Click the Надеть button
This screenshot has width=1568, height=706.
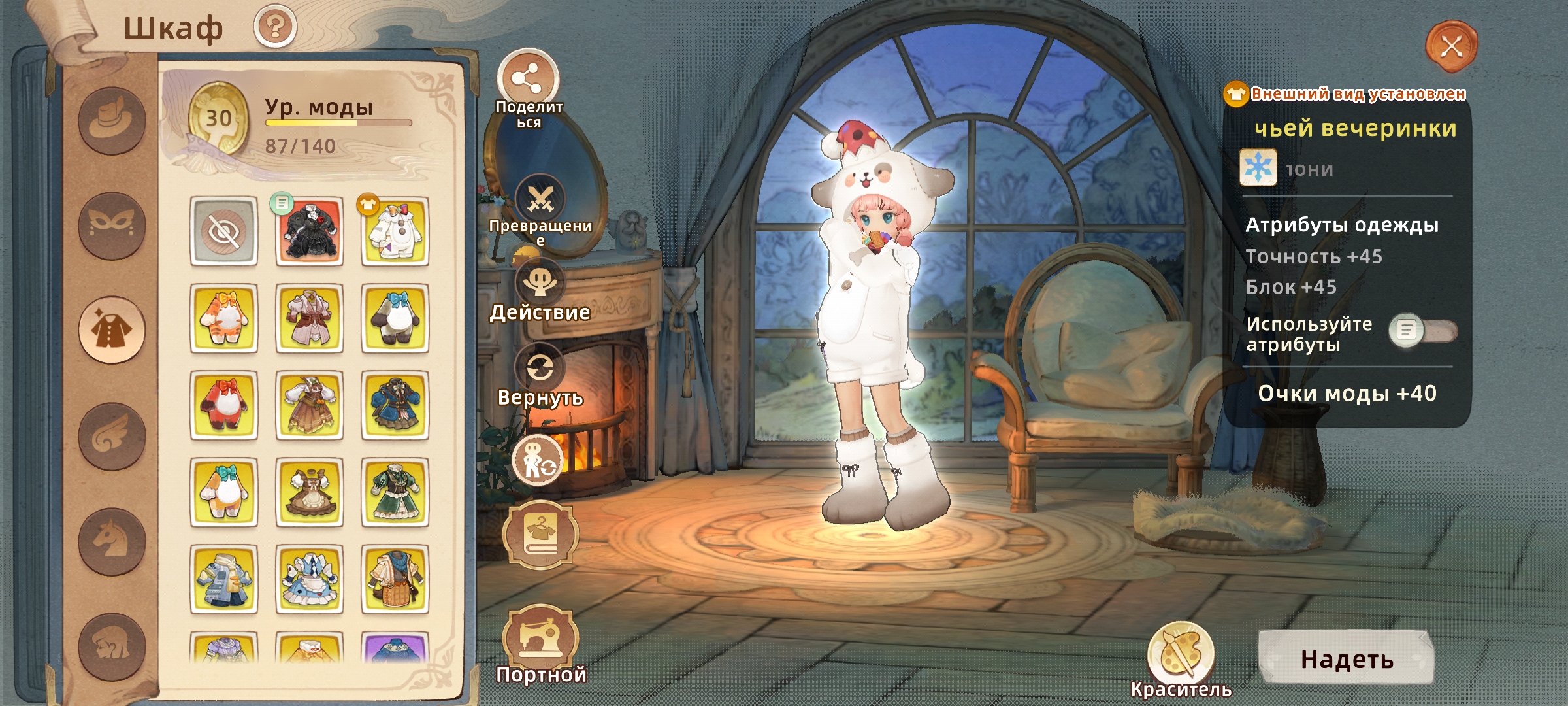[1347, 659]
